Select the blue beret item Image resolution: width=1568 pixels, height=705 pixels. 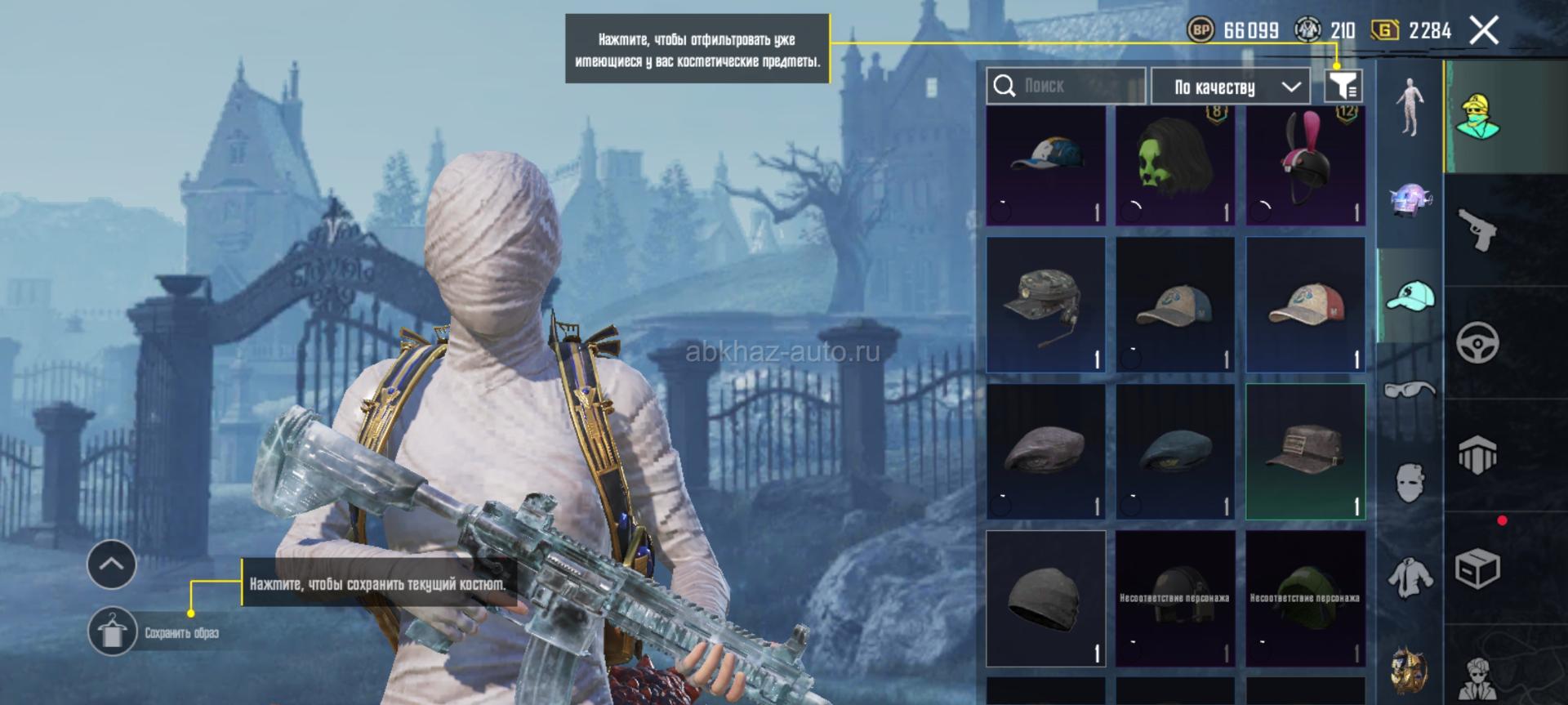pos(1175,452)
